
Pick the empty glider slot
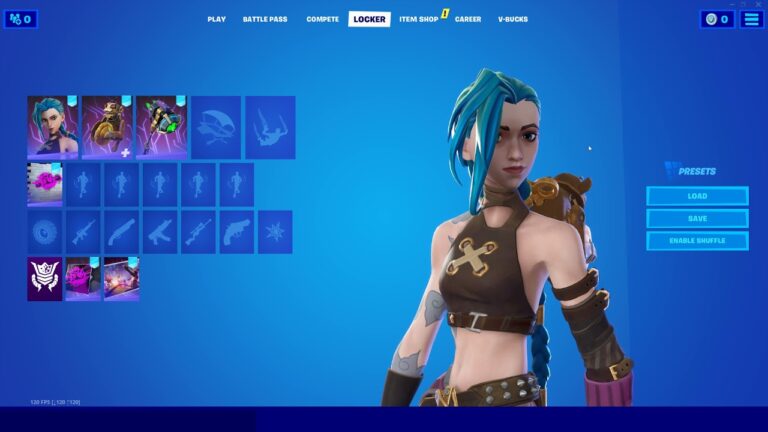[216, 127]
